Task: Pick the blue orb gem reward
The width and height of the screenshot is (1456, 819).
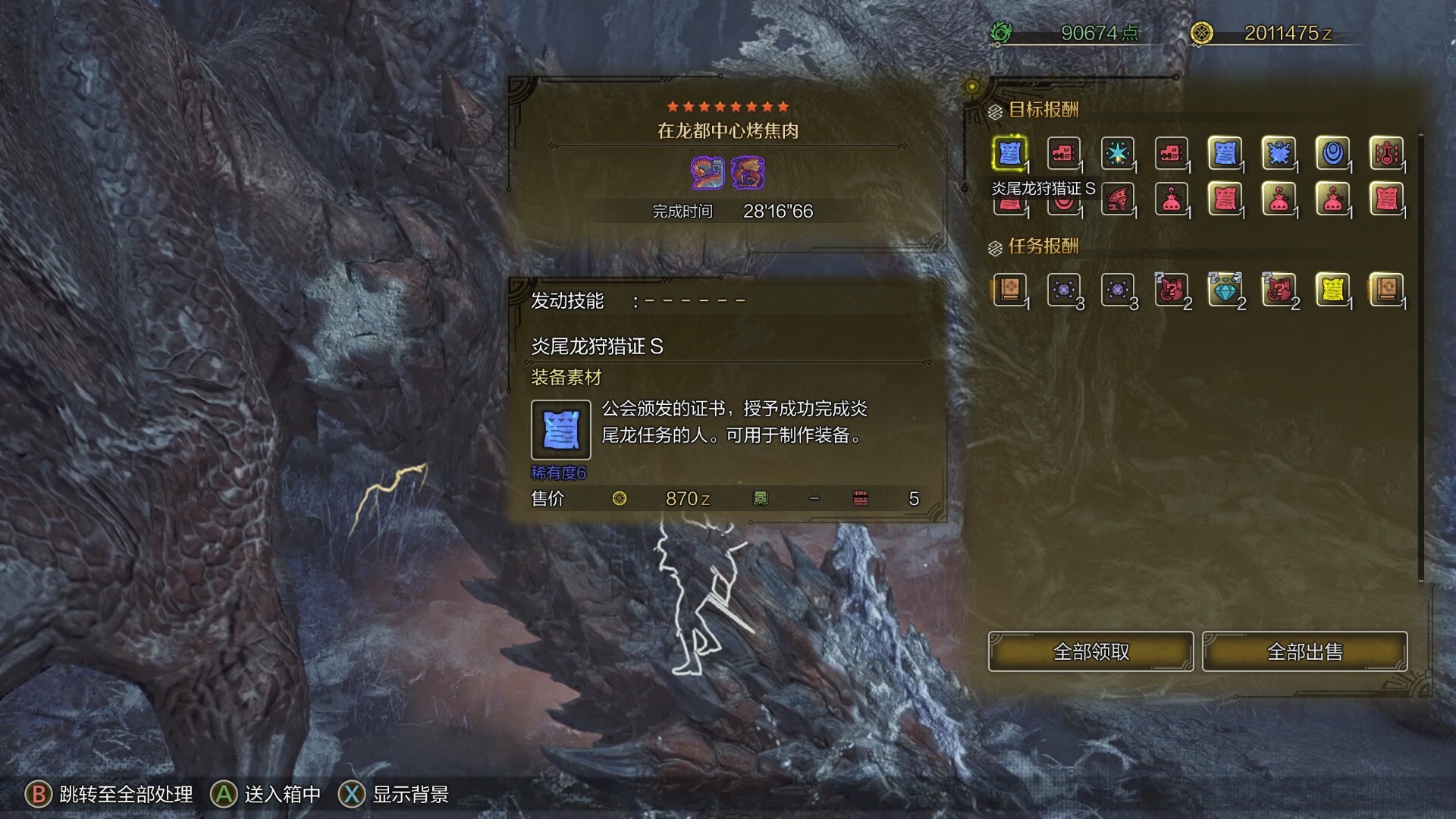Action: [x=1332, y=153]
